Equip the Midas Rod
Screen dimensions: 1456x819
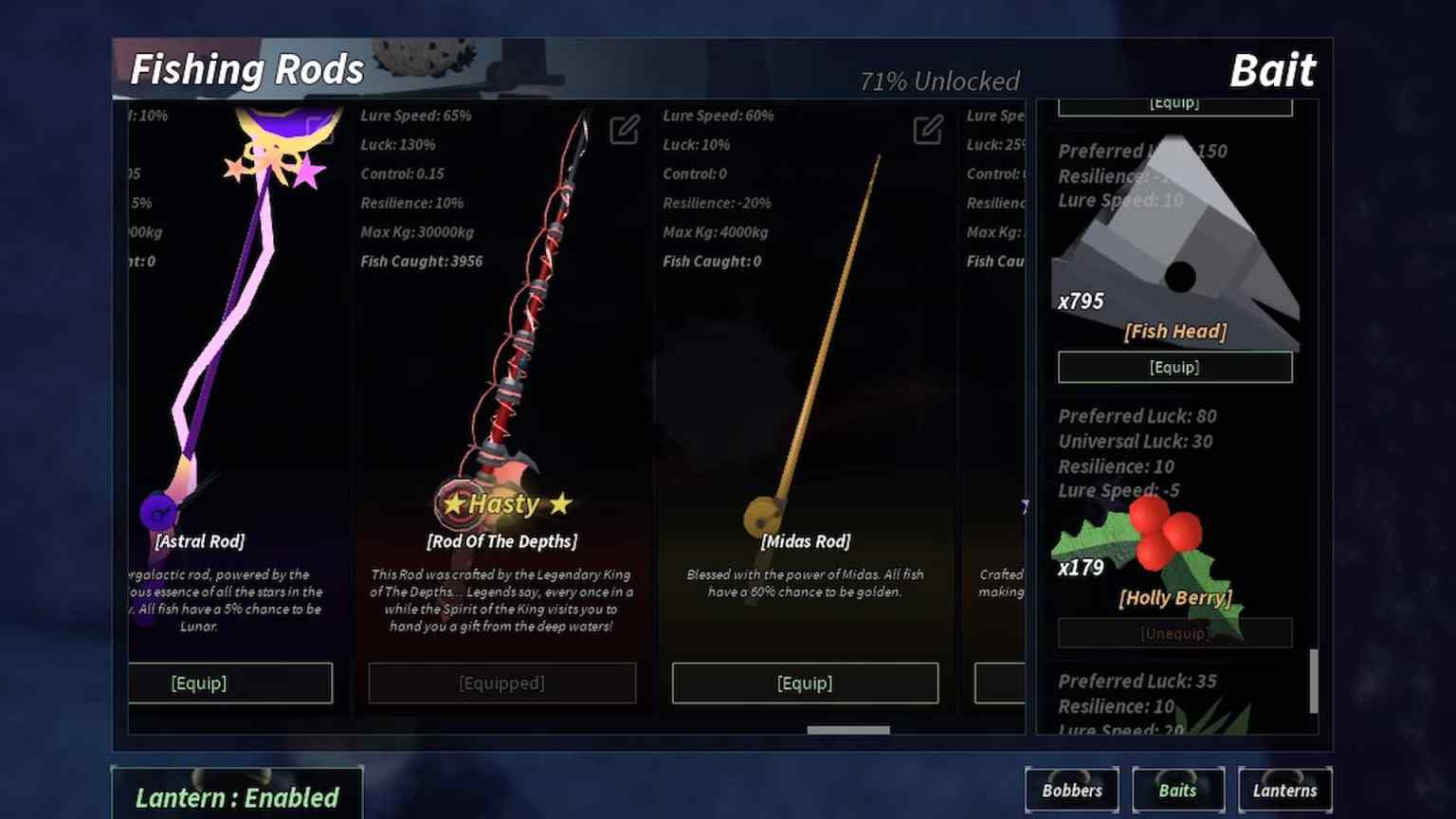click(x=804, y=682)
